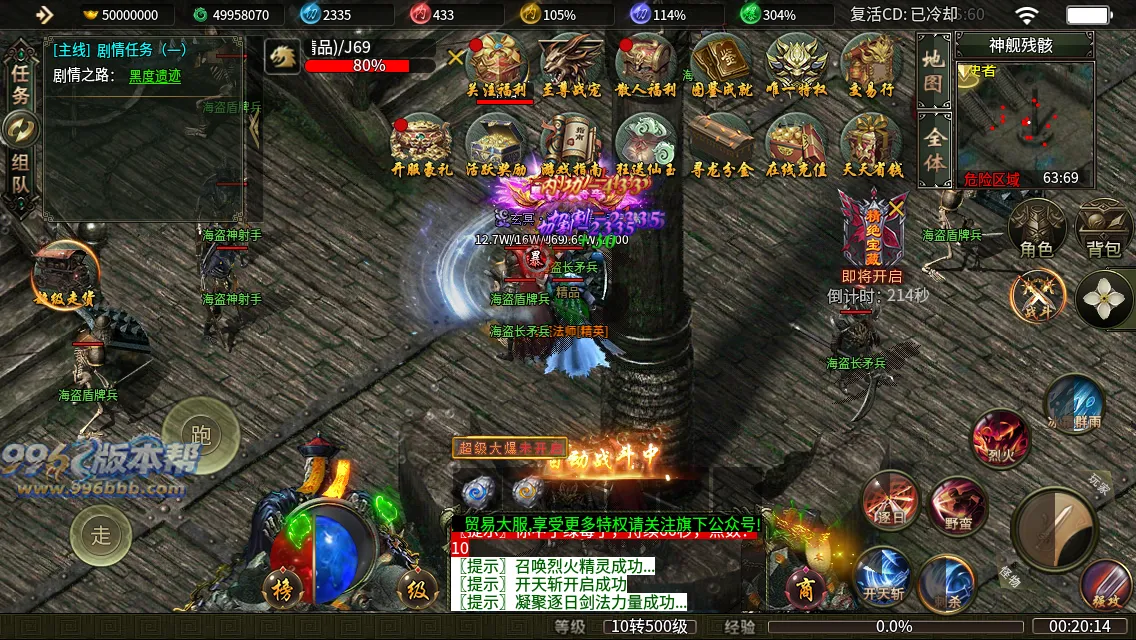Open the 角色 character sheet
Image resolution: width=1136 pixels, height=640 pixels.
[1036, 229]
